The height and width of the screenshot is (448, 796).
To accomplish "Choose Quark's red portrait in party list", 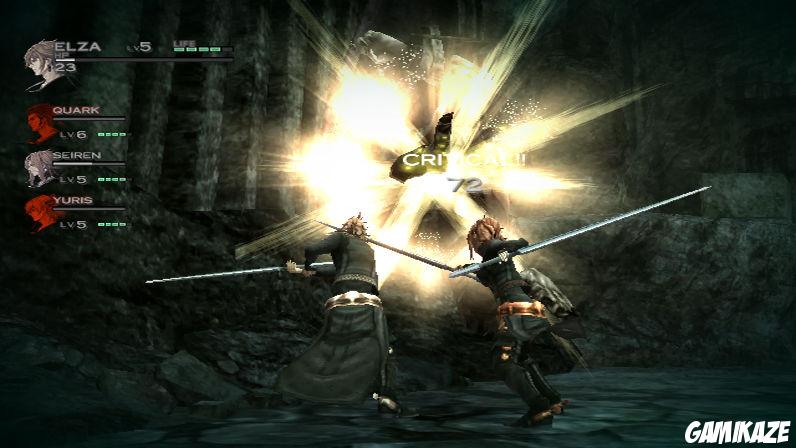I will pyautogui.click(x=40, y=120).
